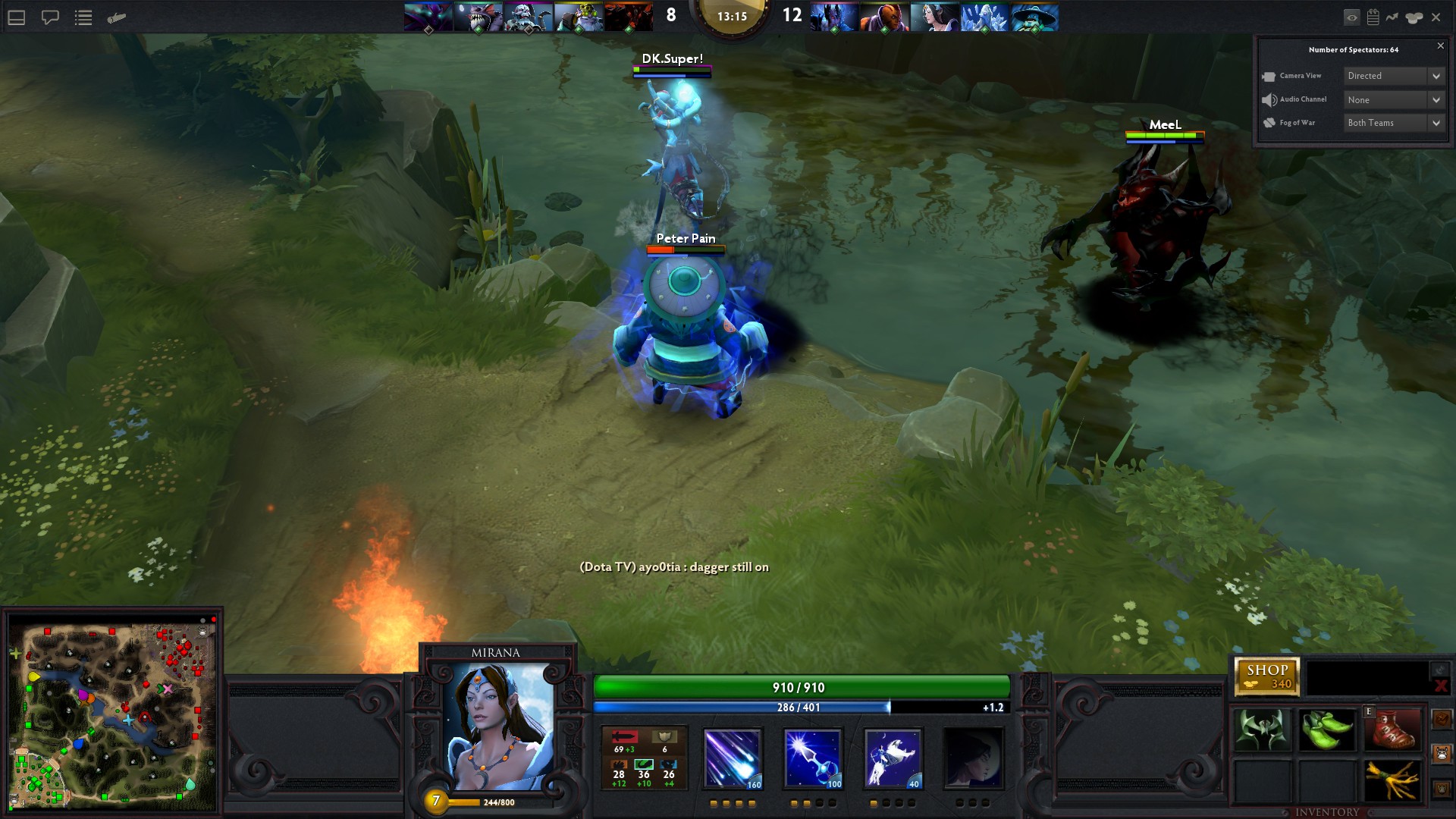1456x819 pixels.
Task: Select the yellow Iron Branch item
Action: click(1392, 781)
